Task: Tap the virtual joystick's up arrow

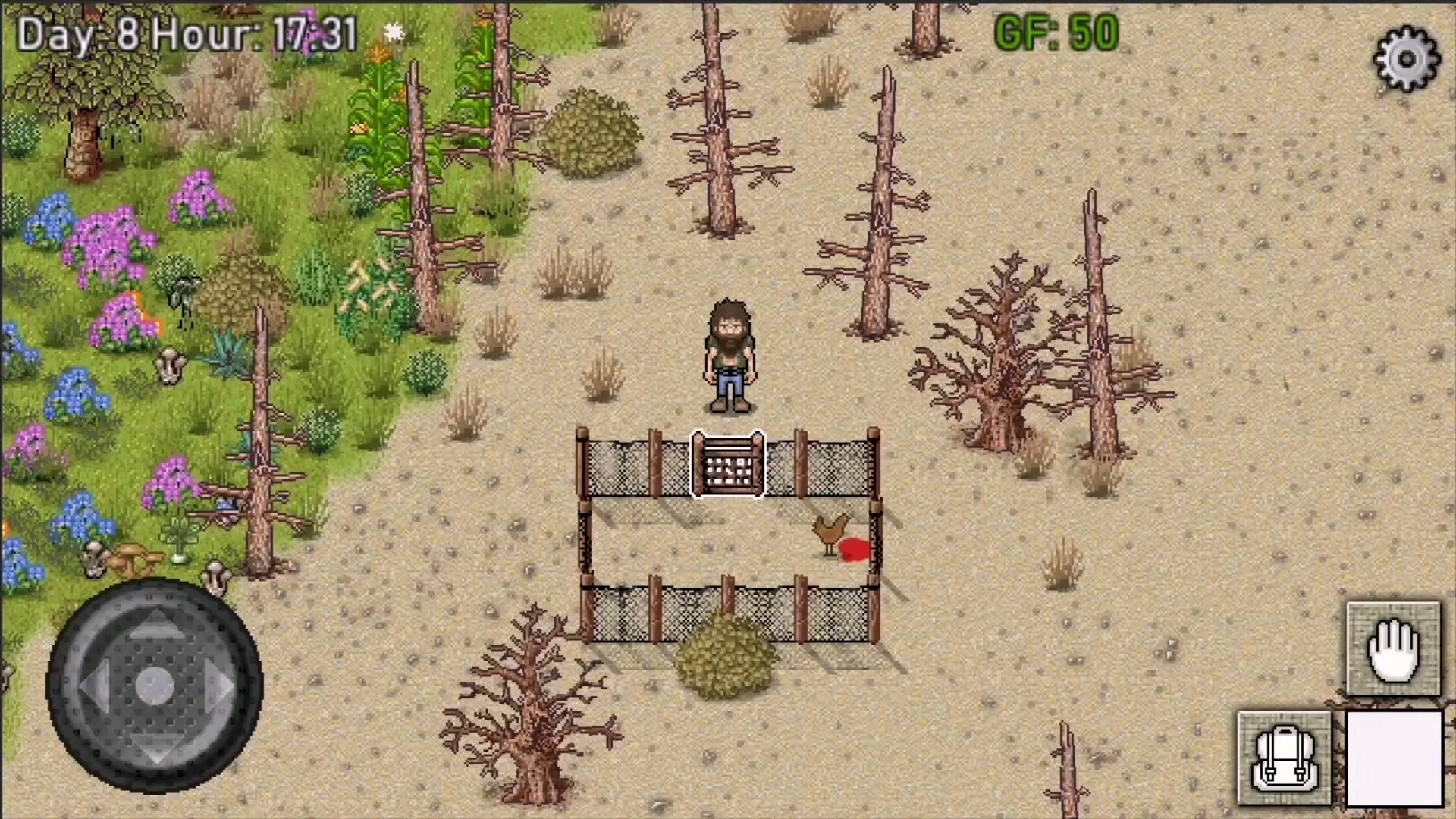Action: tap(155, 623)
